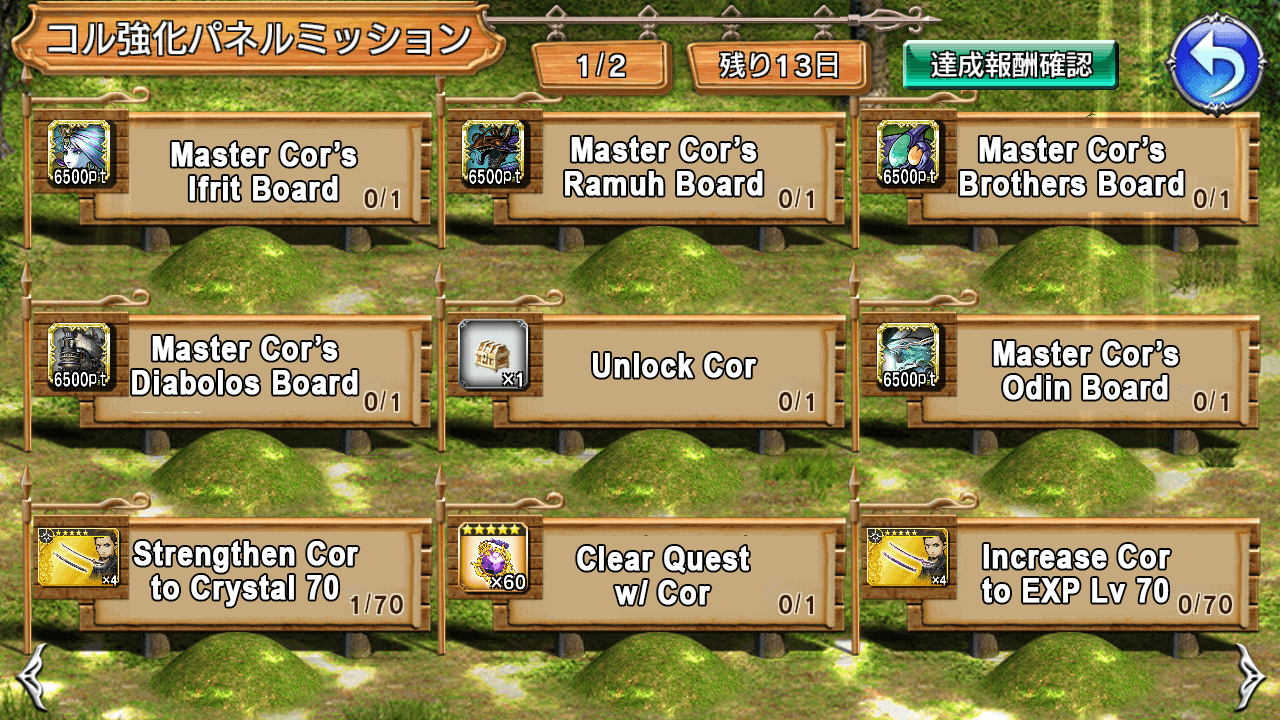Click the green reward confirmation button
1280x720 pixels.
click(x=1010, y=66)
